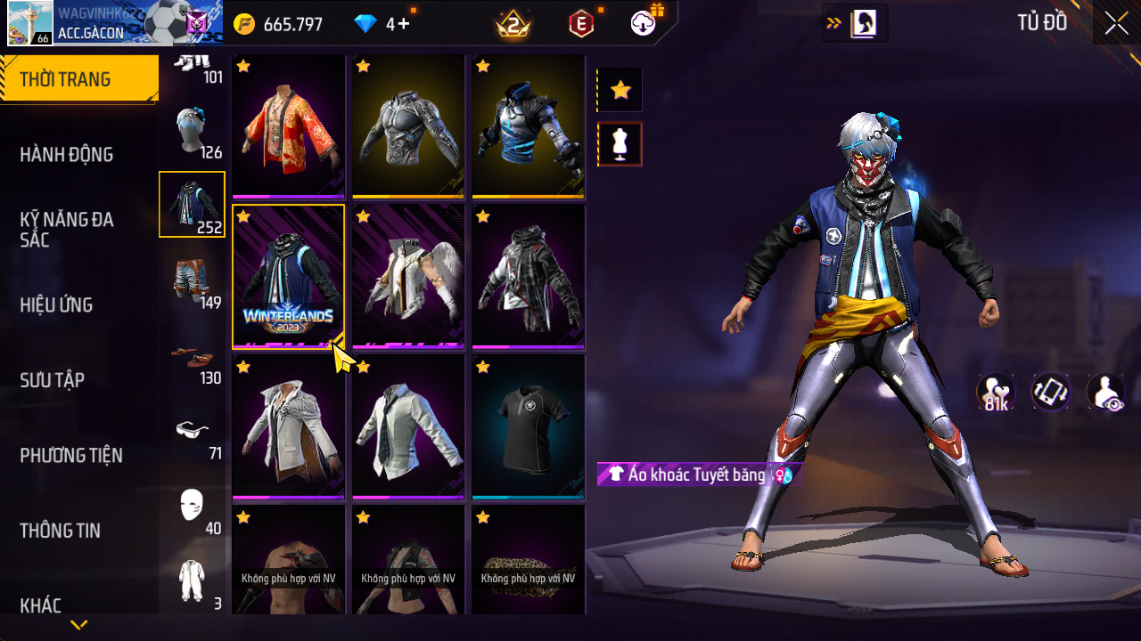
Task: Choose the red floral kimono top
Action: click(x=289, y=126)
